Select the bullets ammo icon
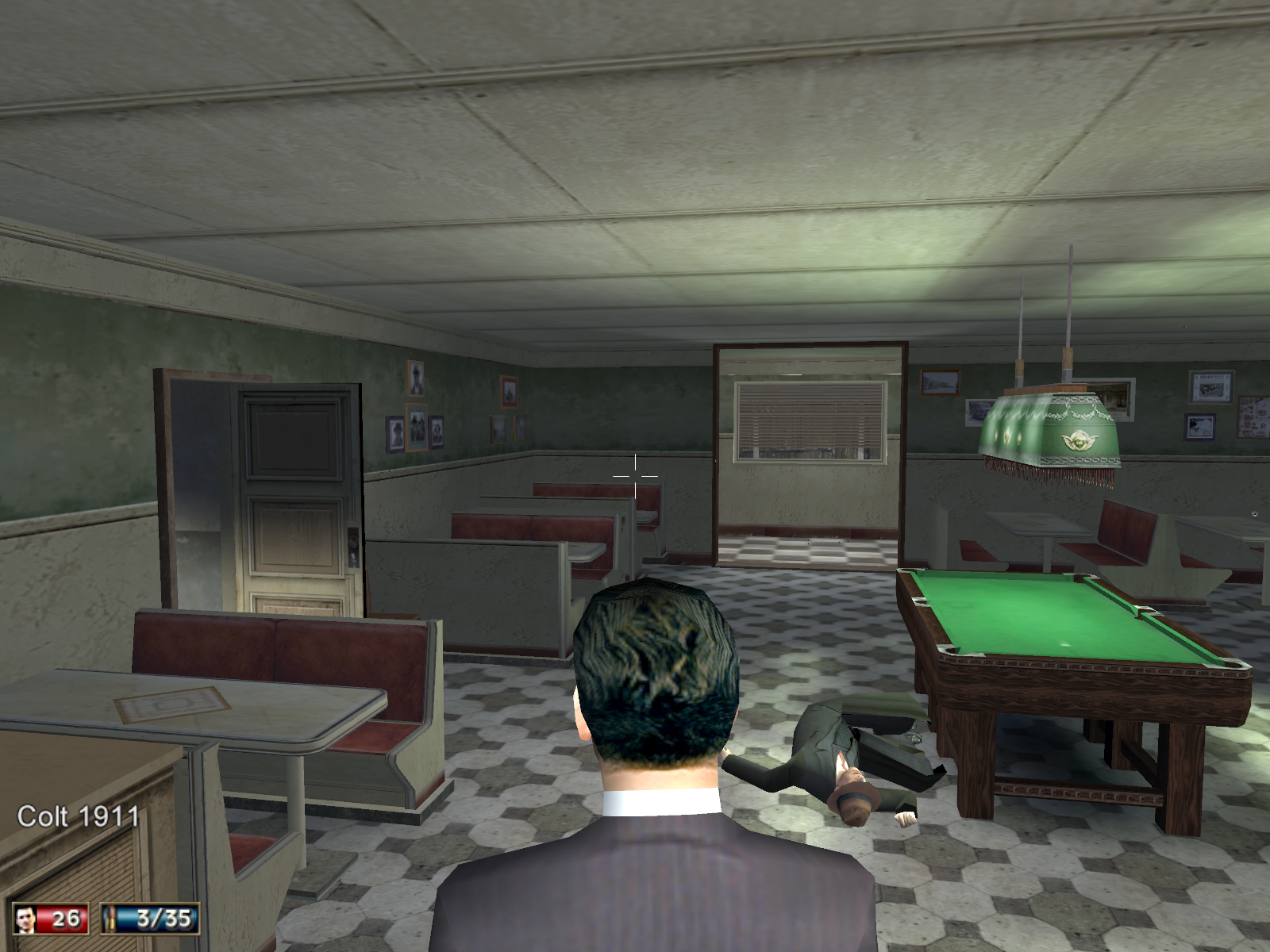 (x=112, y=919)
